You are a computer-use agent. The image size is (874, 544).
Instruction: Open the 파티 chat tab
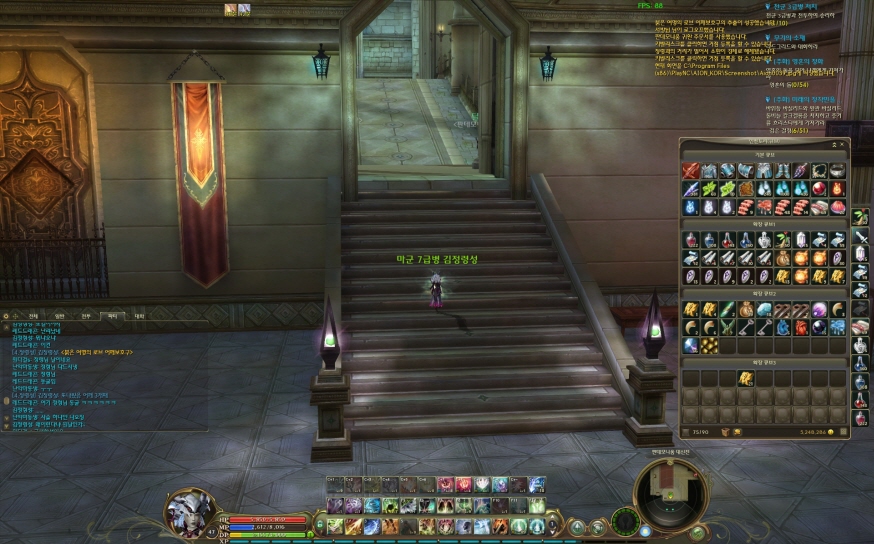[x=113, y=315]
